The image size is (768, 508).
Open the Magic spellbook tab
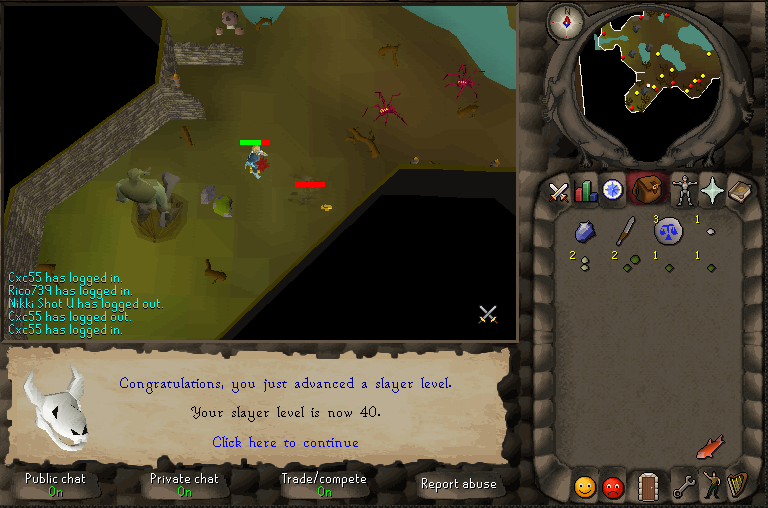[x=740, y=189]
